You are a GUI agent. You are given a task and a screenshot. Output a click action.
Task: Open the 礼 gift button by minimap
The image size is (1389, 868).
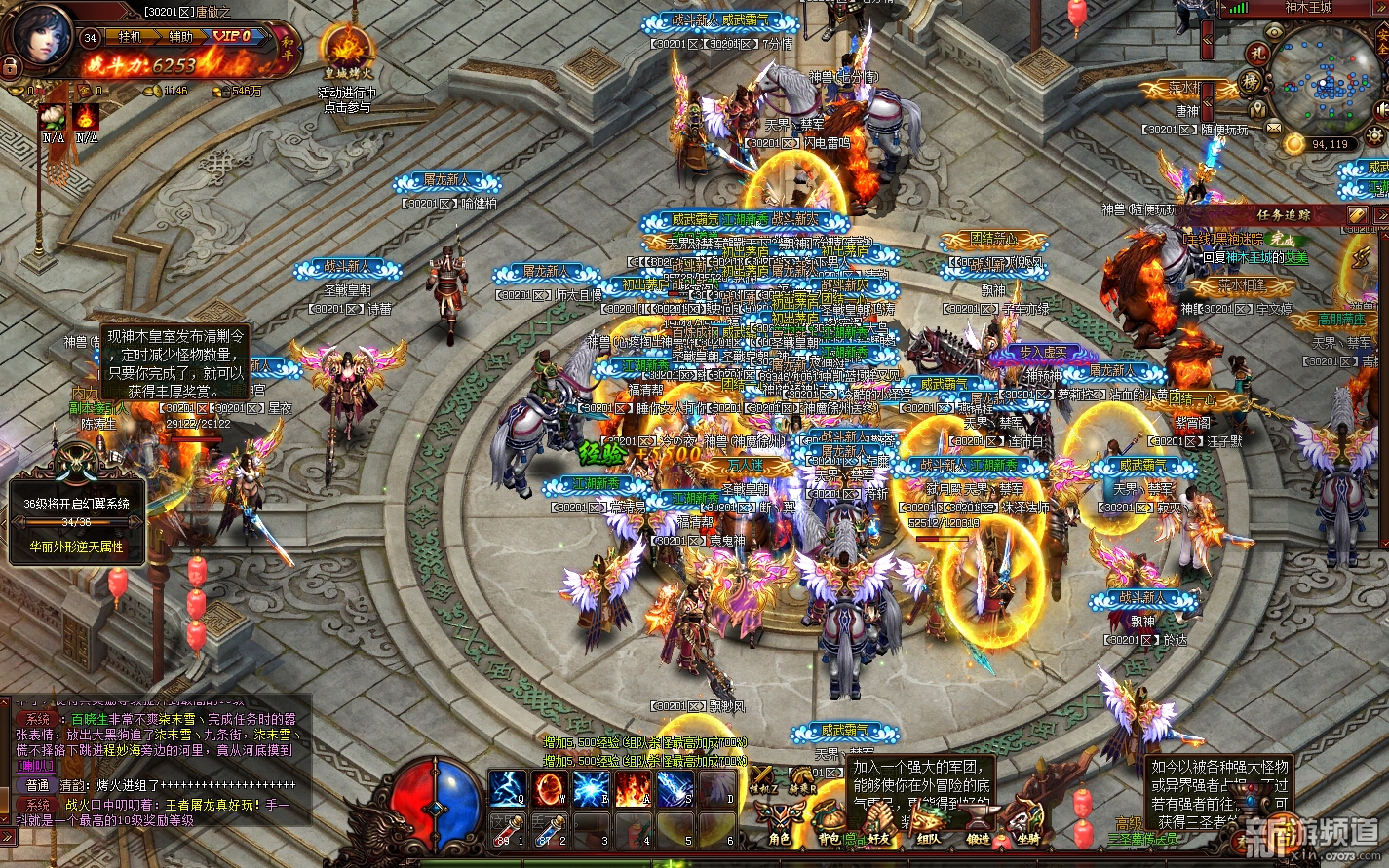tap(1256, 53)
